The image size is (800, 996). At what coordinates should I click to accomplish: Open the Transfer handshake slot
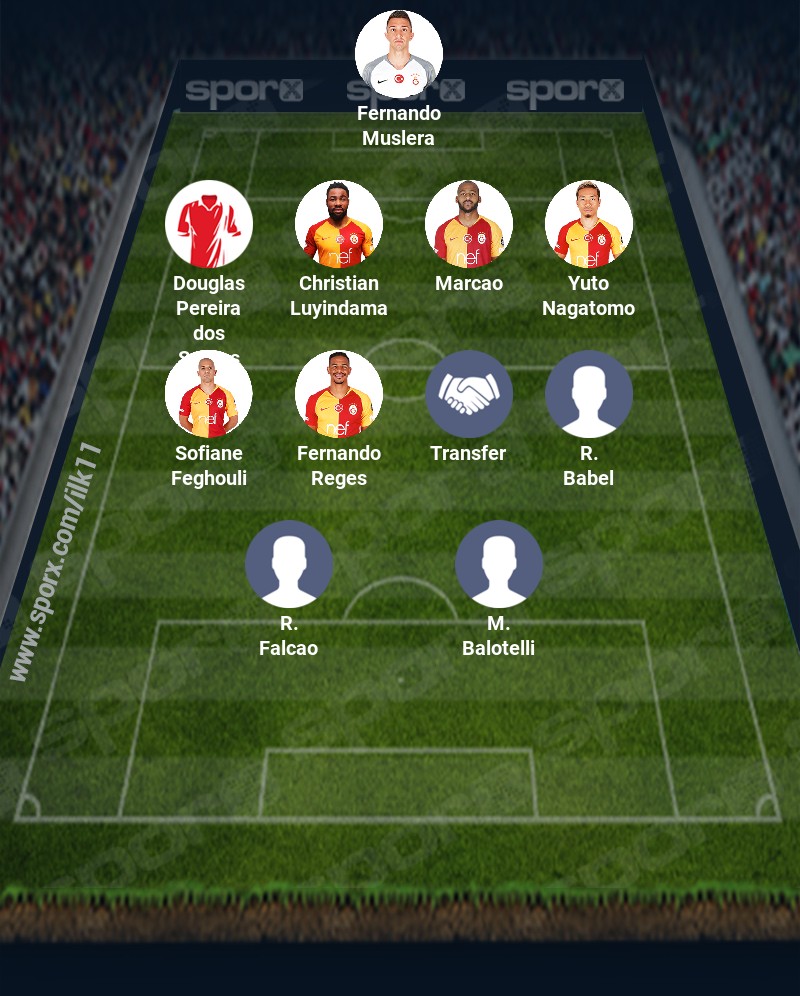469,394
